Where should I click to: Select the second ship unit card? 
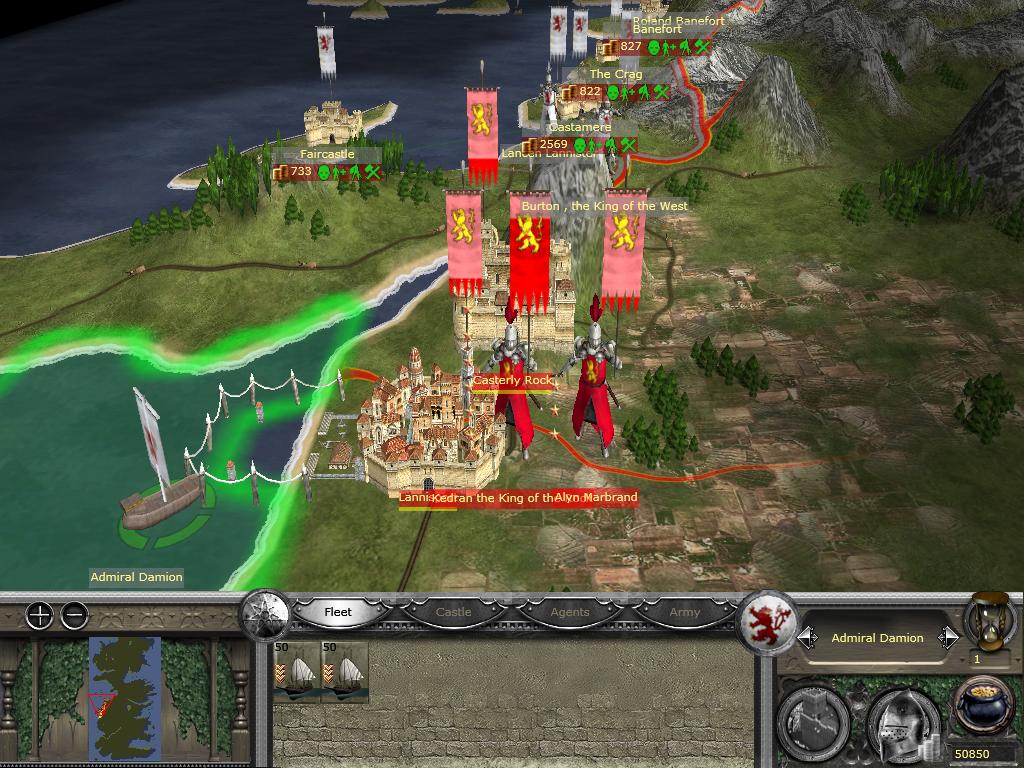click(345, 672)
